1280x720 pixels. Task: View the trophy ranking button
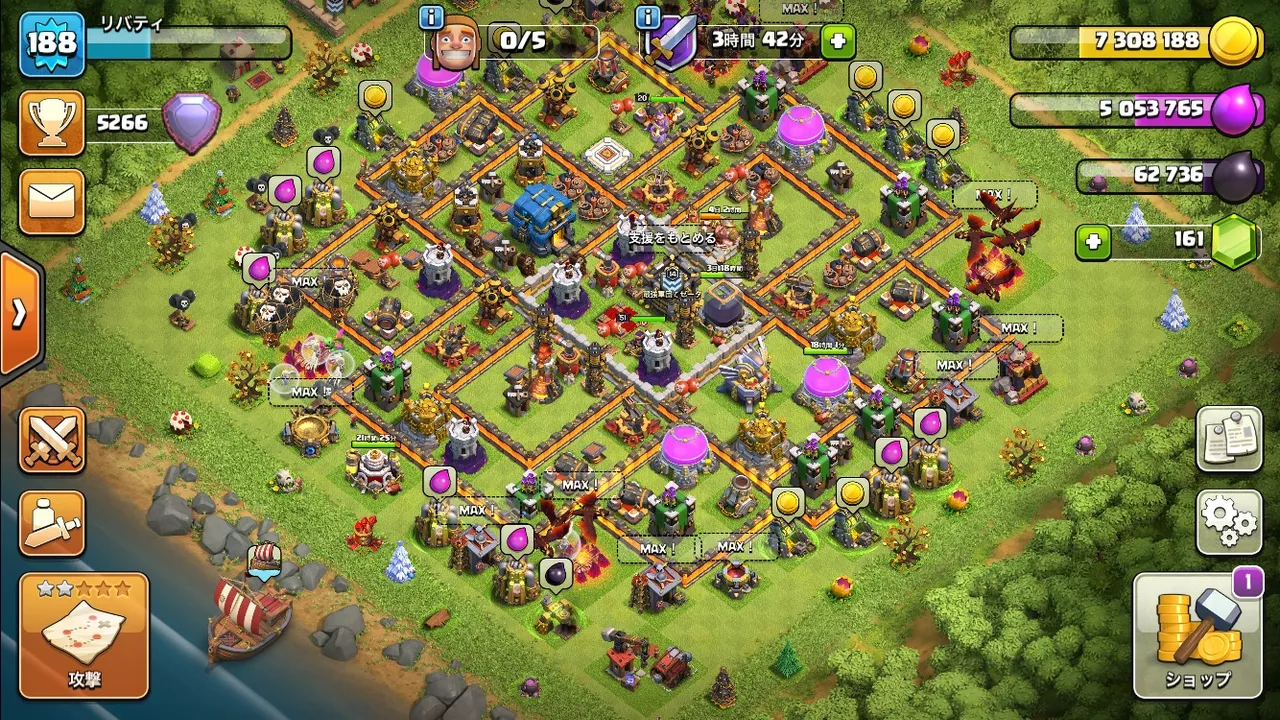pyautogui.click(x=52, y=123)
